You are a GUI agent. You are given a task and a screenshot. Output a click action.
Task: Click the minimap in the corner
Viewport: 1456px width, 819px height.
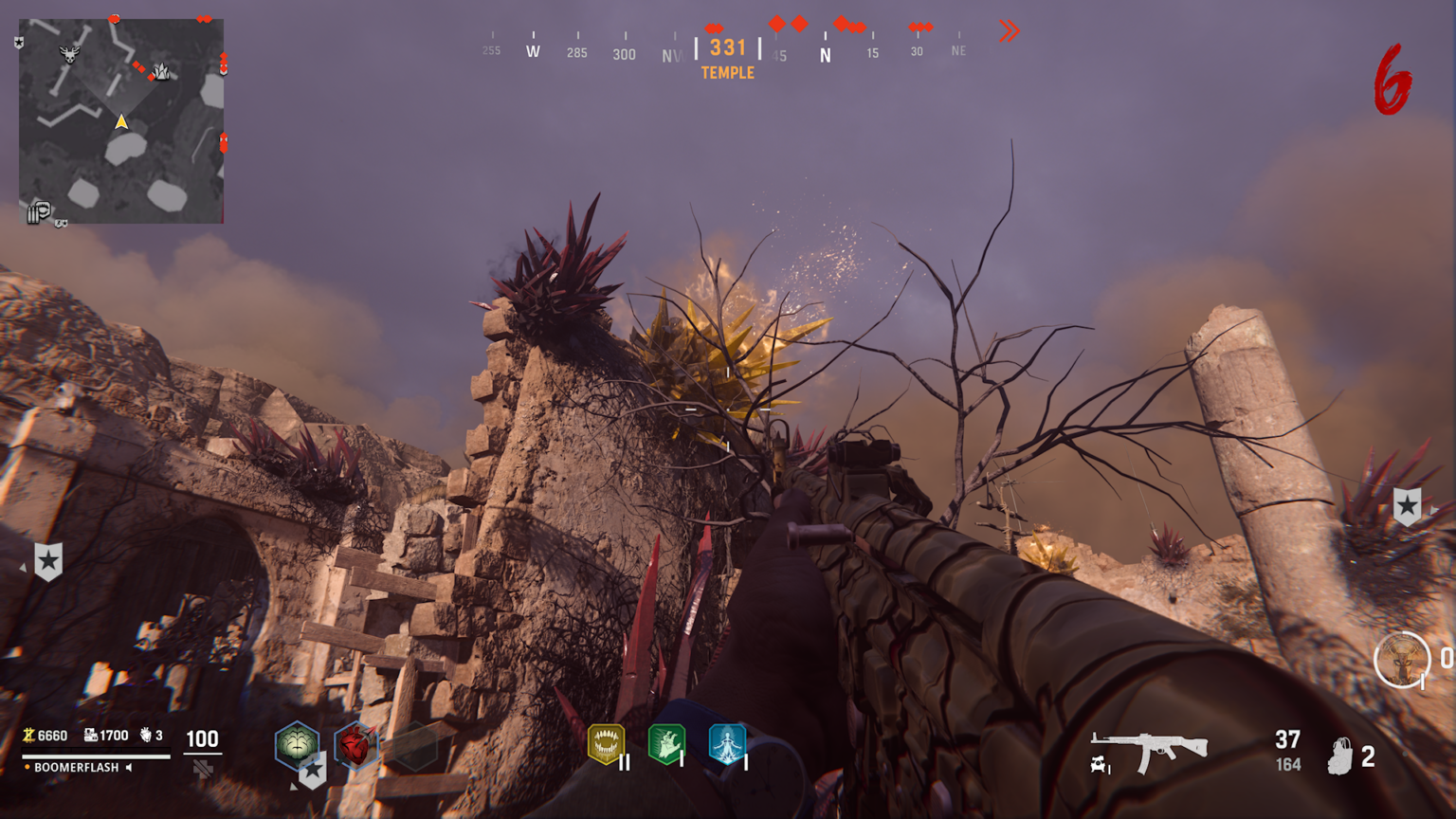(121, 120)
